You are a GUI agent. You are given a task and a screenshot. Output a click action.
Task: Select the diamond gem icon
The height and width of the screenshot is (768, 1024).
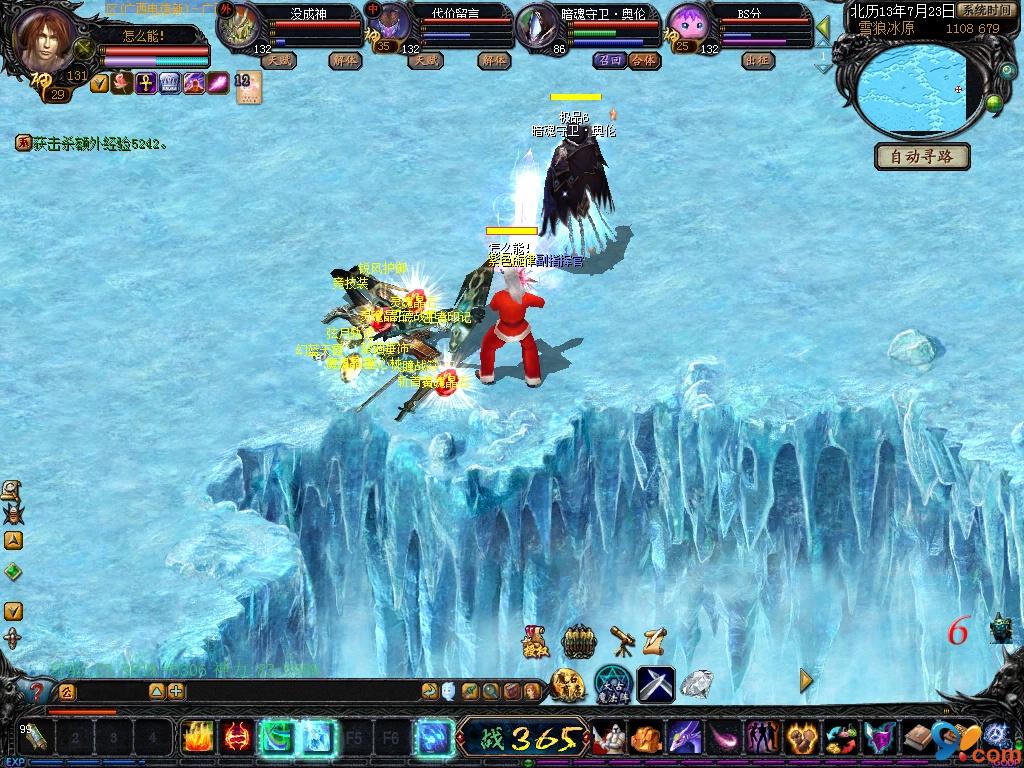coord(697,684)
